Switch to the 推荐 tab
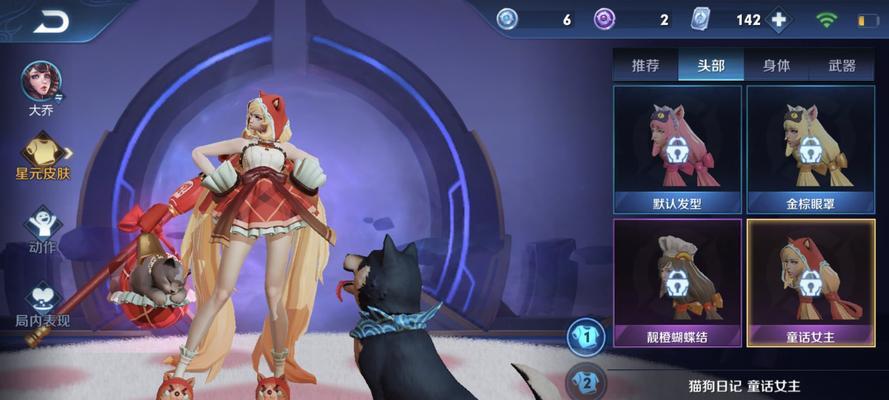Viewport: 889px width, 400px height. 645,66
